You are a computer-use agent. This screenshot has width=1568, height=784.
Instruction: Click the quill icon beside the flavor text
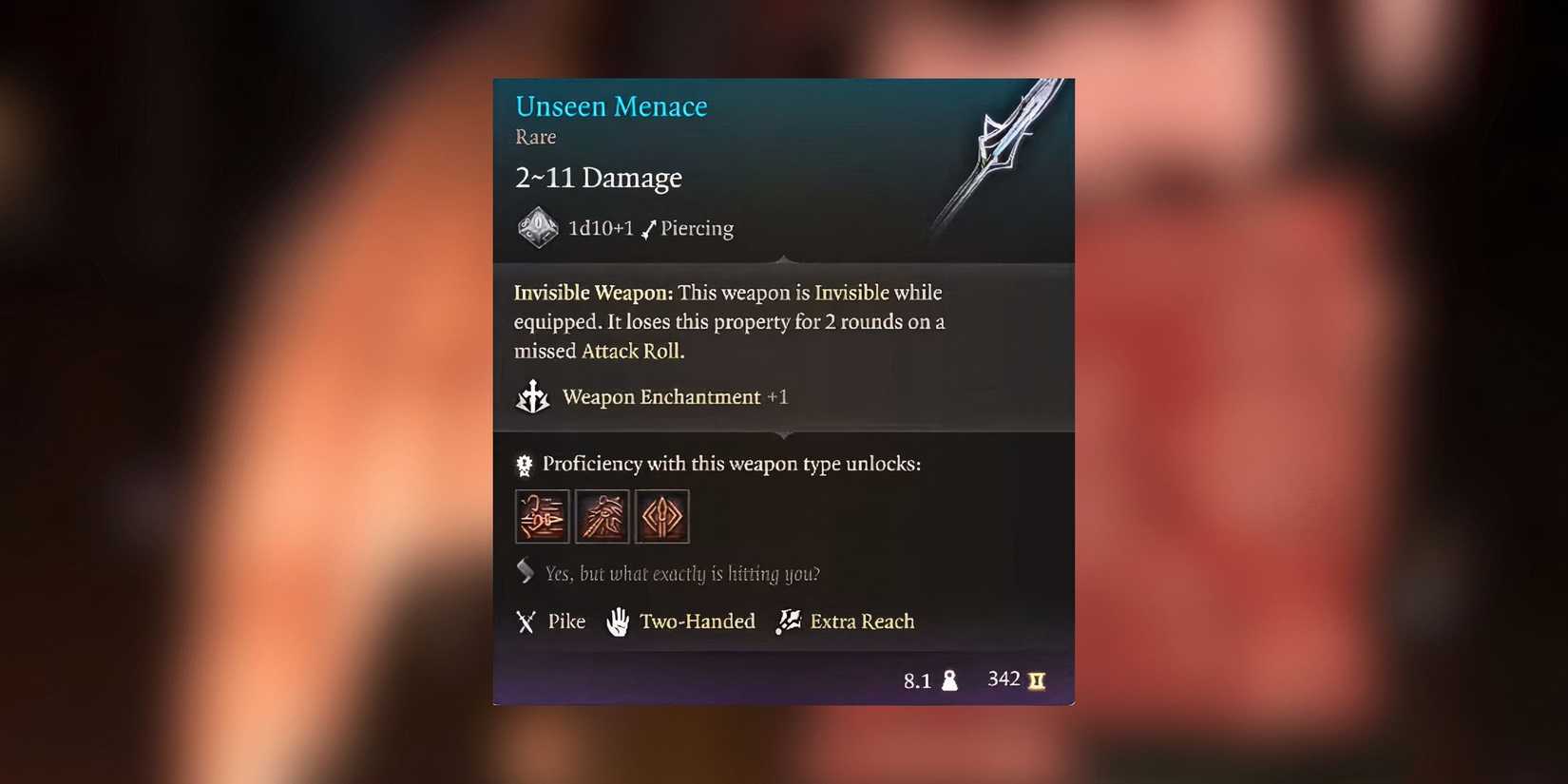tap(524, 571)
